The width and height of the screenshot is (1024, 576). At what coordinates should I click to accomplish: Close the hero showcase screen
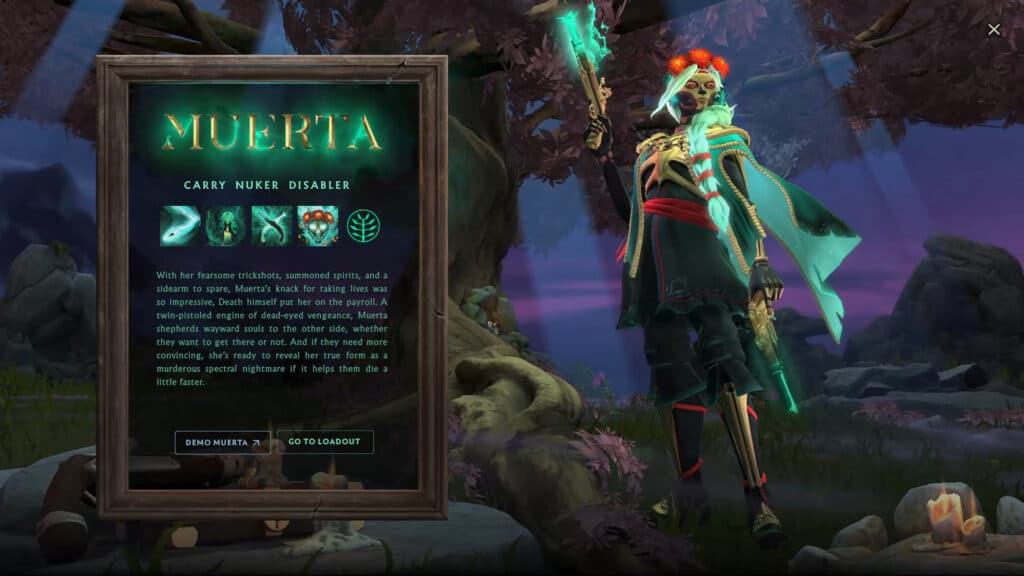994,30
